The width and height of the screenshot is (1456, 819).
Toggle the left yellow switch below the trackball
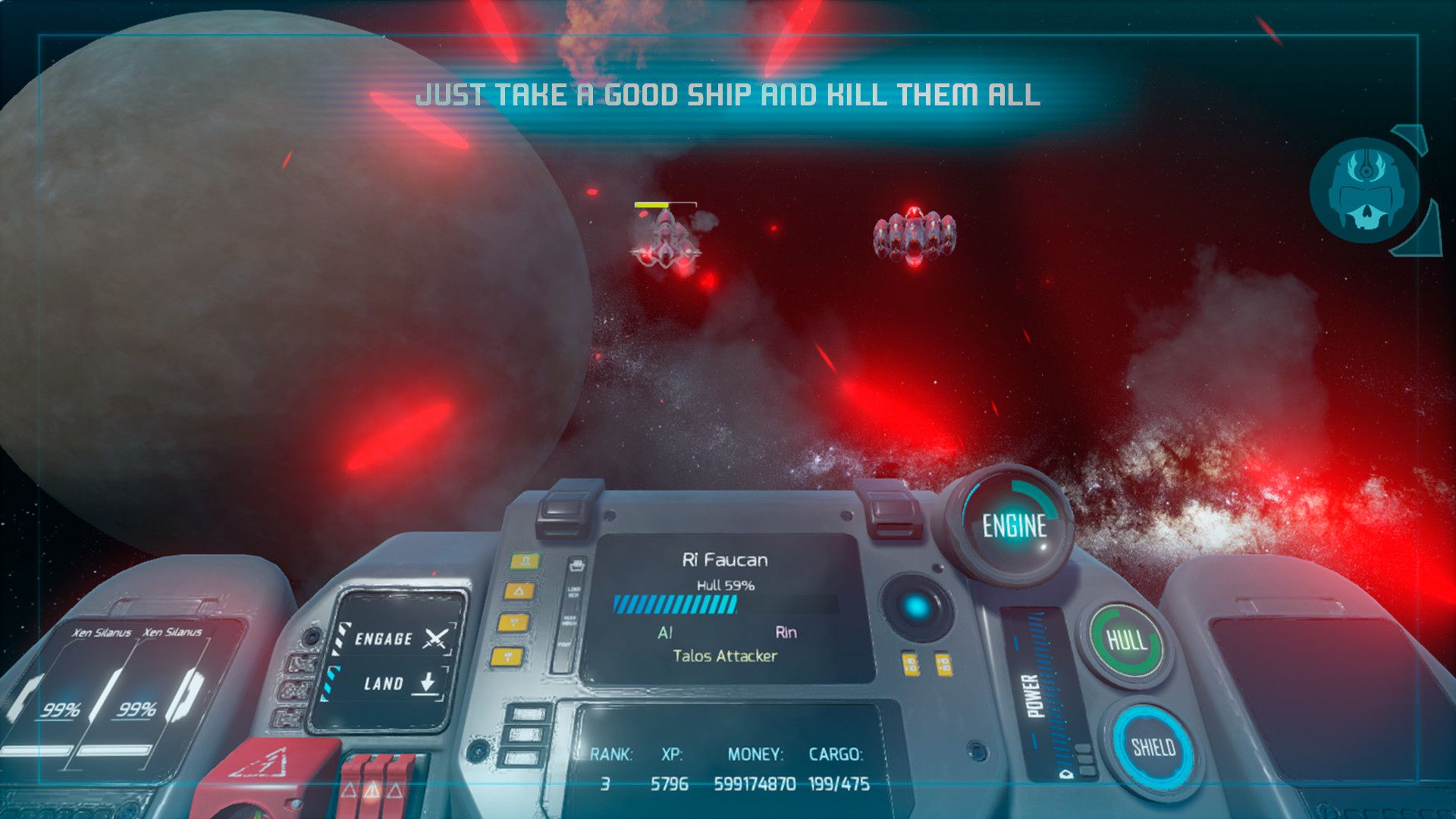coord(909,664)
